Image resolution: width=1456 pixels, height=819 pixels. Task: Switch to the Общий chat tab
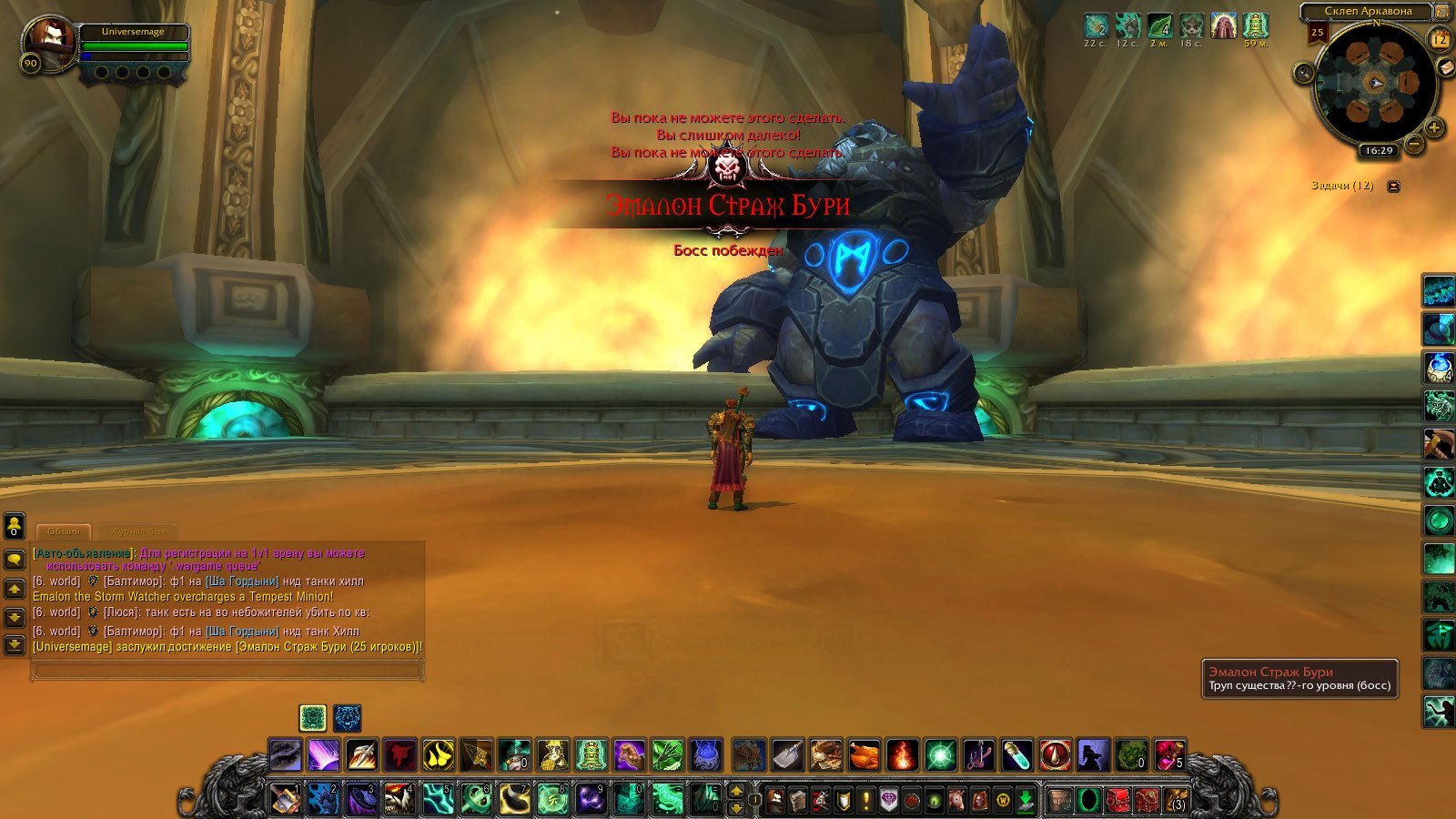click(63, 531)
